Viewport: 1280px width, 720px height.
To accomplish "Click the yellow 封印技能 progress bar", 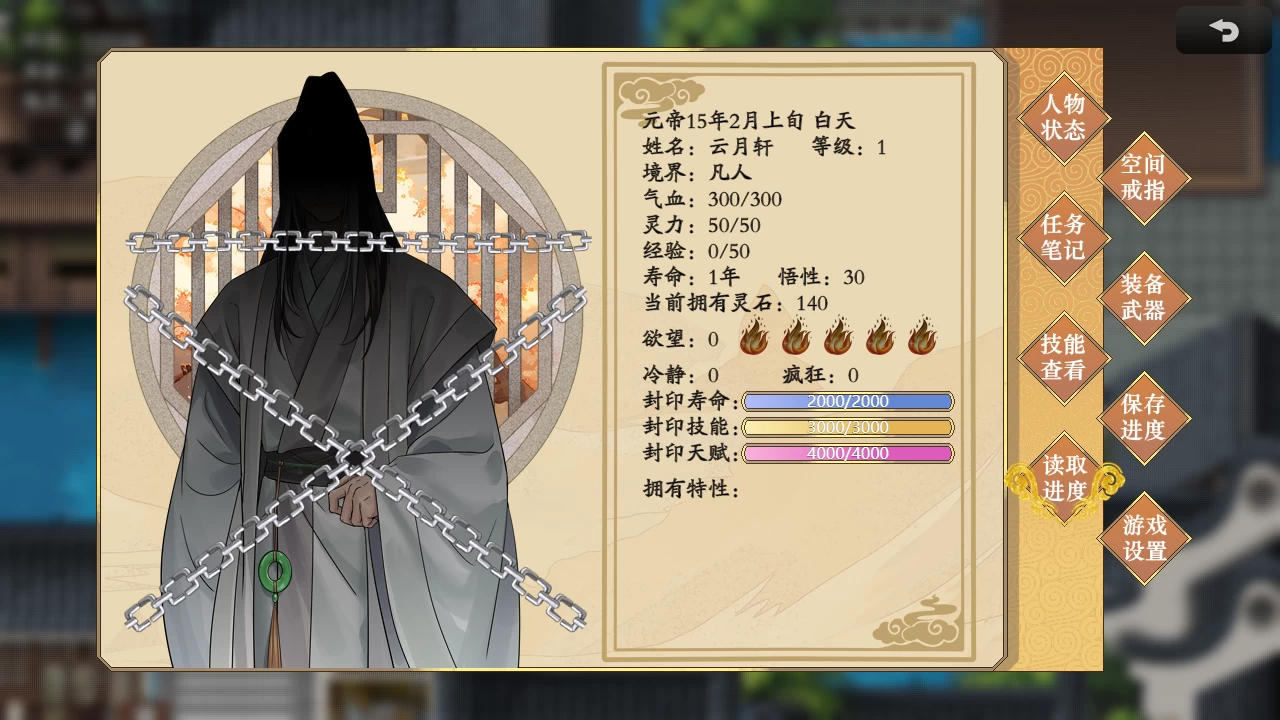I will (848, 426).
